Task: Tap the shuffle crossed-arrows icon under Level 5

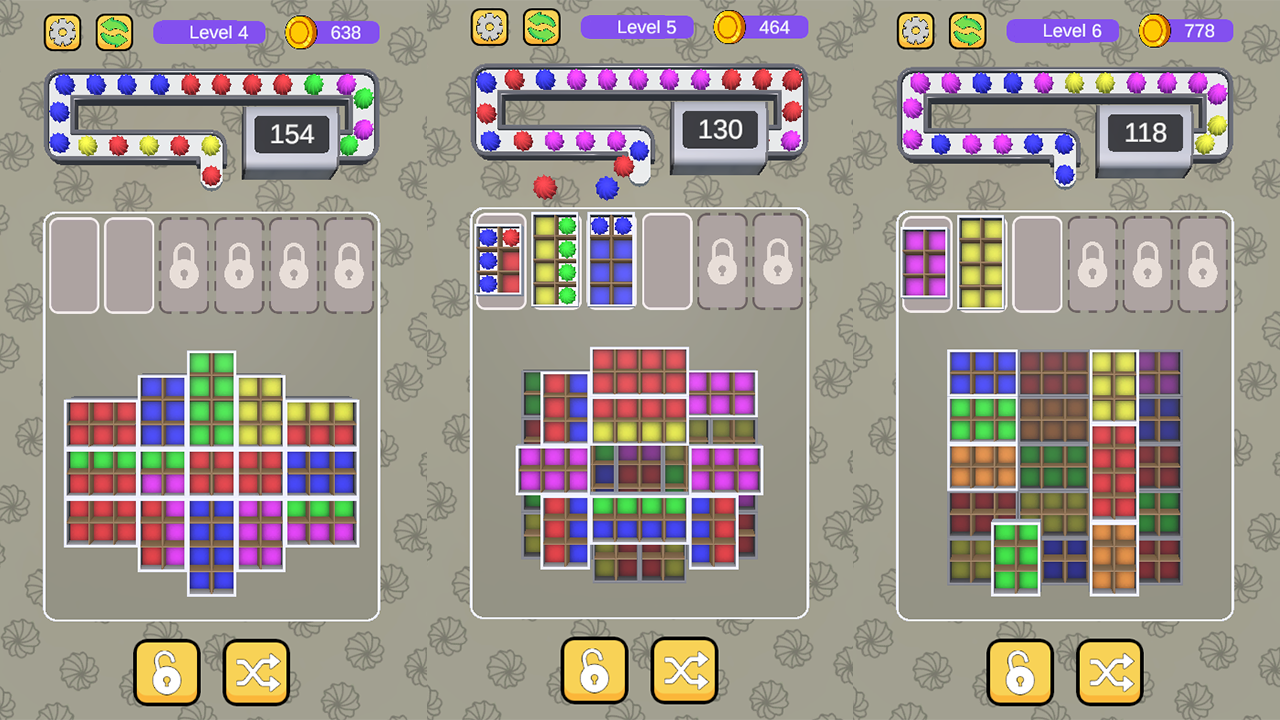Action: 683,671
